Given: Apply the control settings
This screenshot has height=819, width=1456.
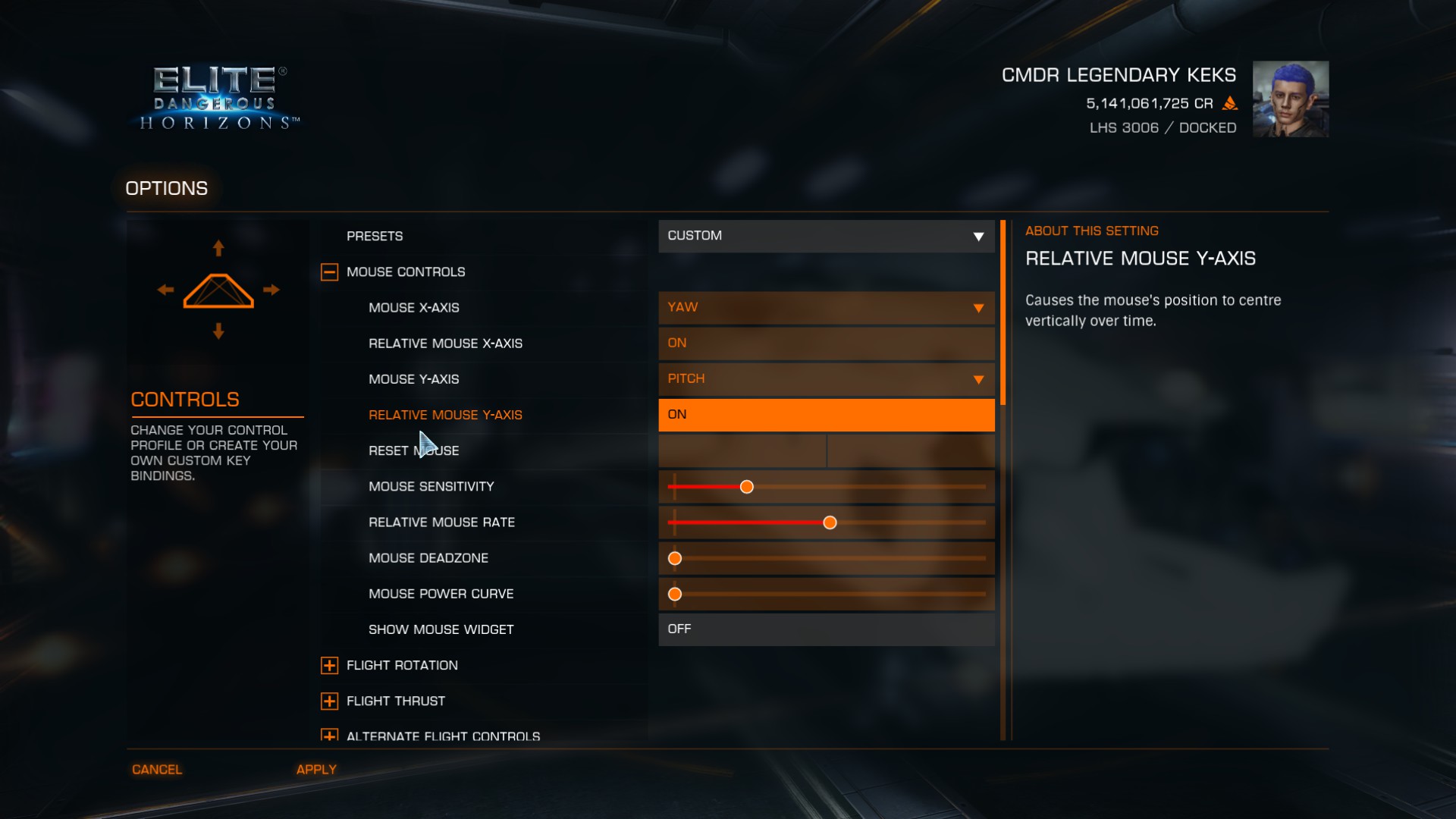Looking at the screenshot, I should click(316, 770).
